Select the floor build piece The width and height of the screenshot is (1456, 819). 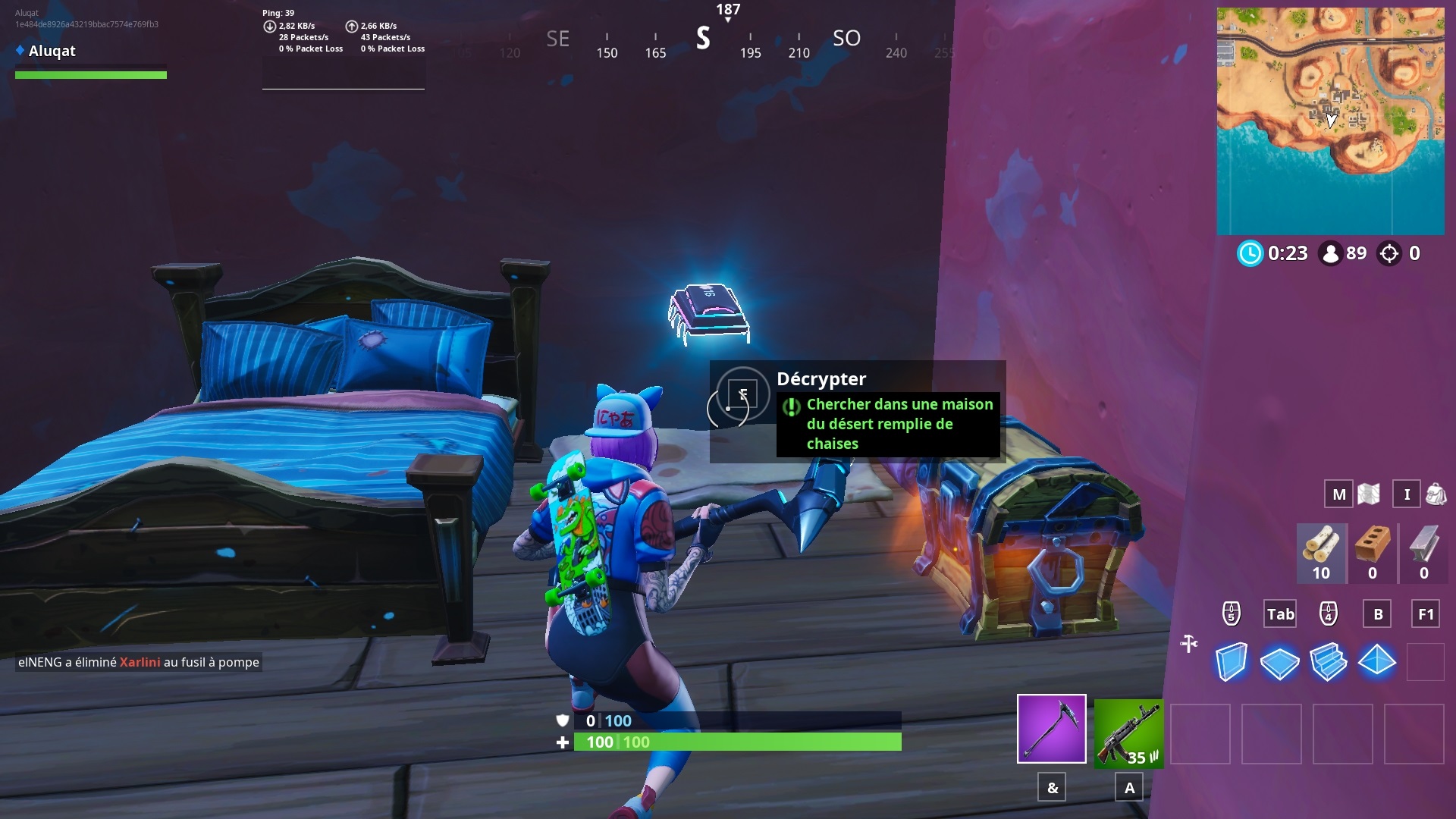(x=1280, y=662)
